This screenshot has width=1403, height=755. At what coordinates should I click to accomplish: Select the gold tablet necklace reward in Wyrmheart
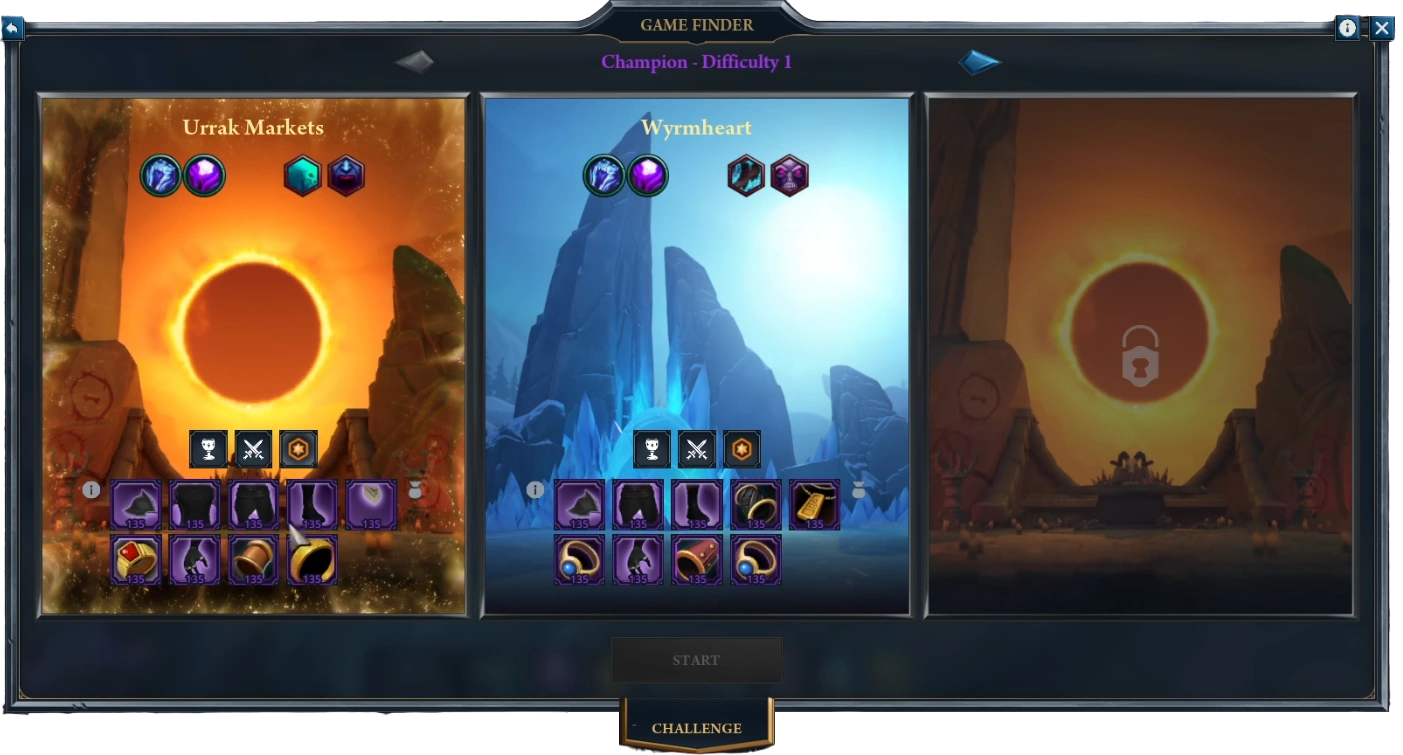814,505
